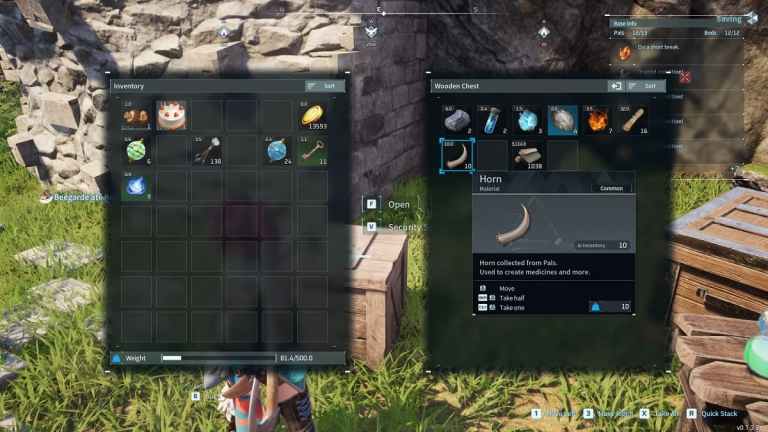The height and width of the screenshot is (432, 768).
Task: Choose the wood logs stack in chest
Action: (527, 155)
